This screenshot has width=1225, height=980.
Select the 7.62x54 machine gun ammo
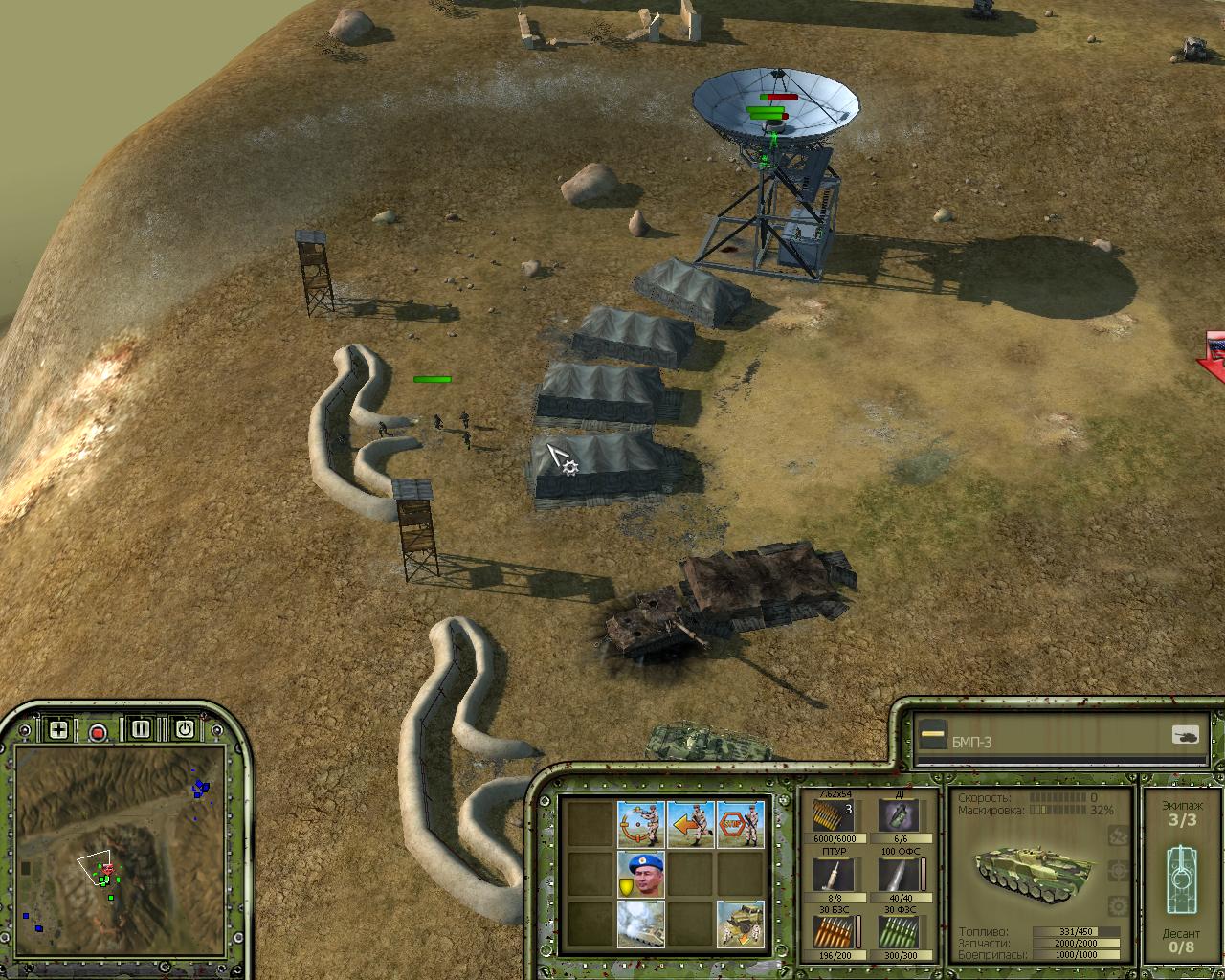tap(834, 816)
